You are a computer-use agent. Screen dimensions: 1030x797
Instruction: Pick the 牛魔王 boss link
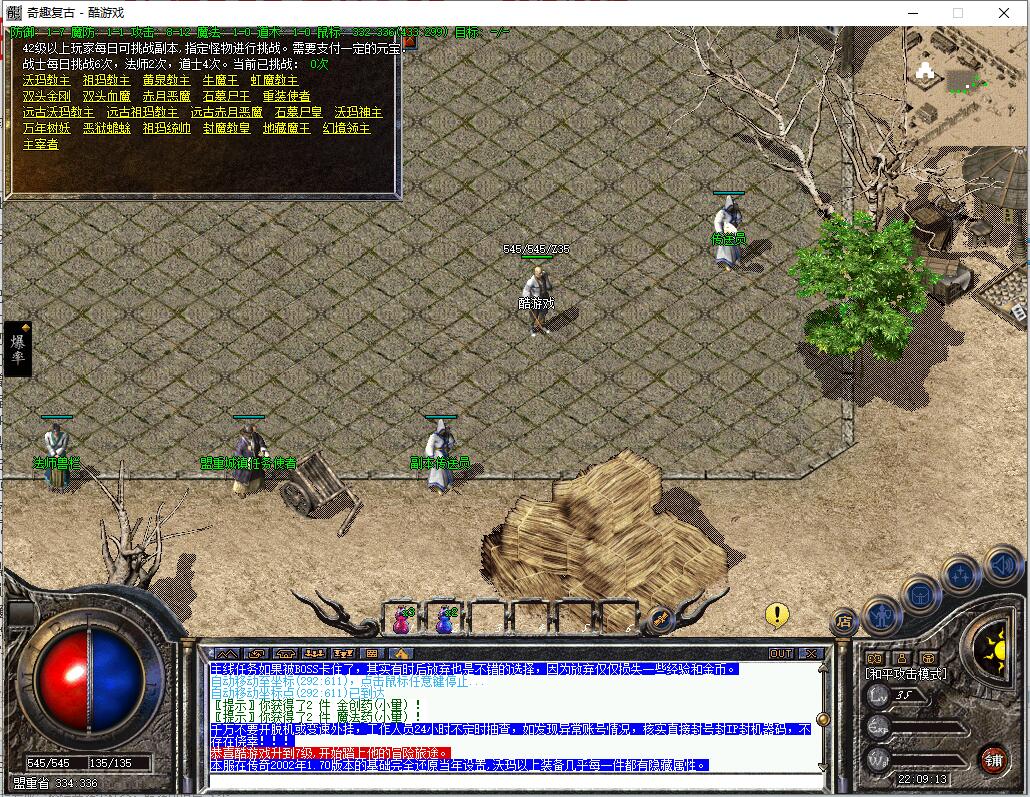point(220,80)
